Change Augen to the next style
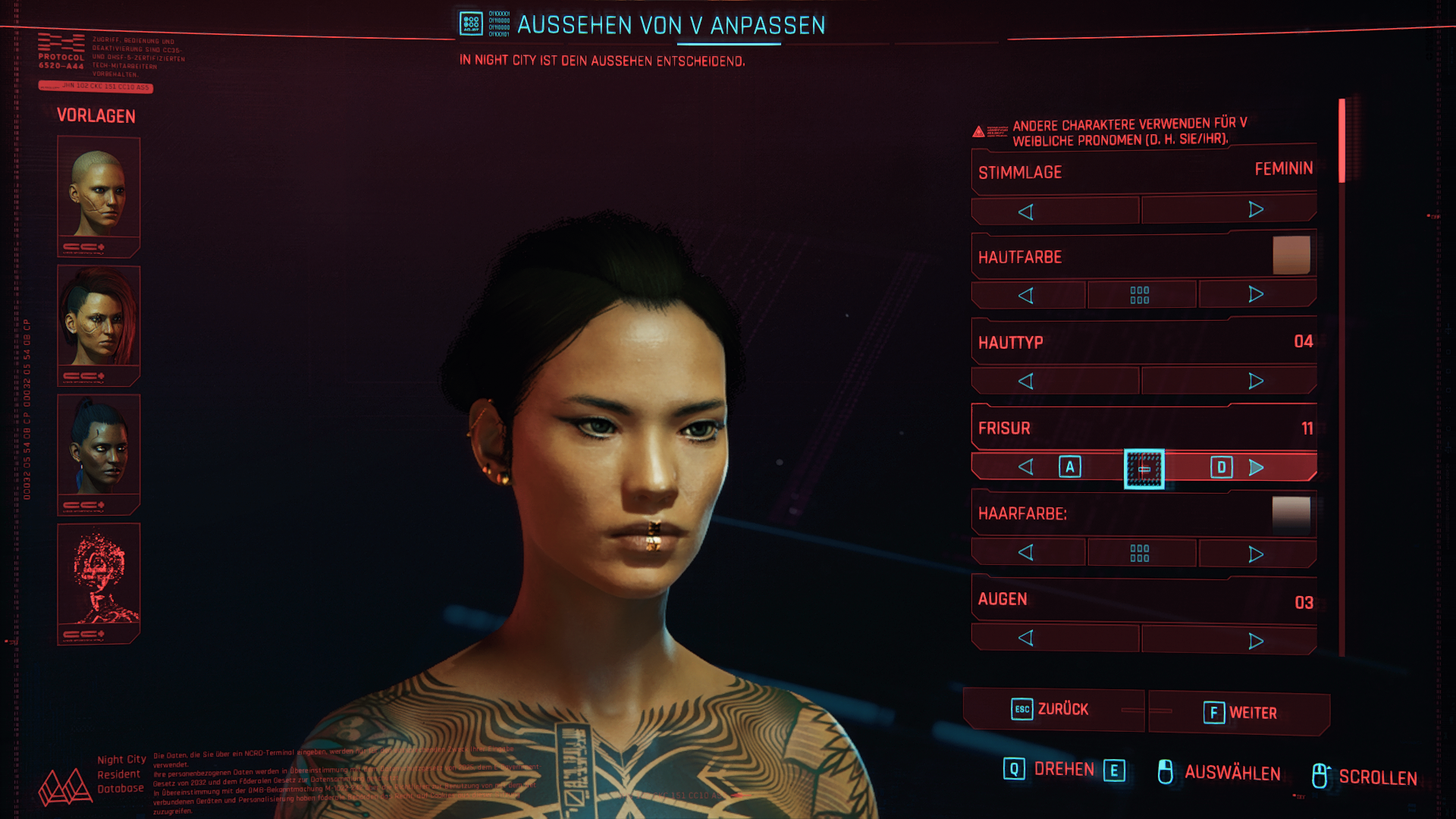Viewport: 1456px width, 819px height. (x=1256, y=641)
